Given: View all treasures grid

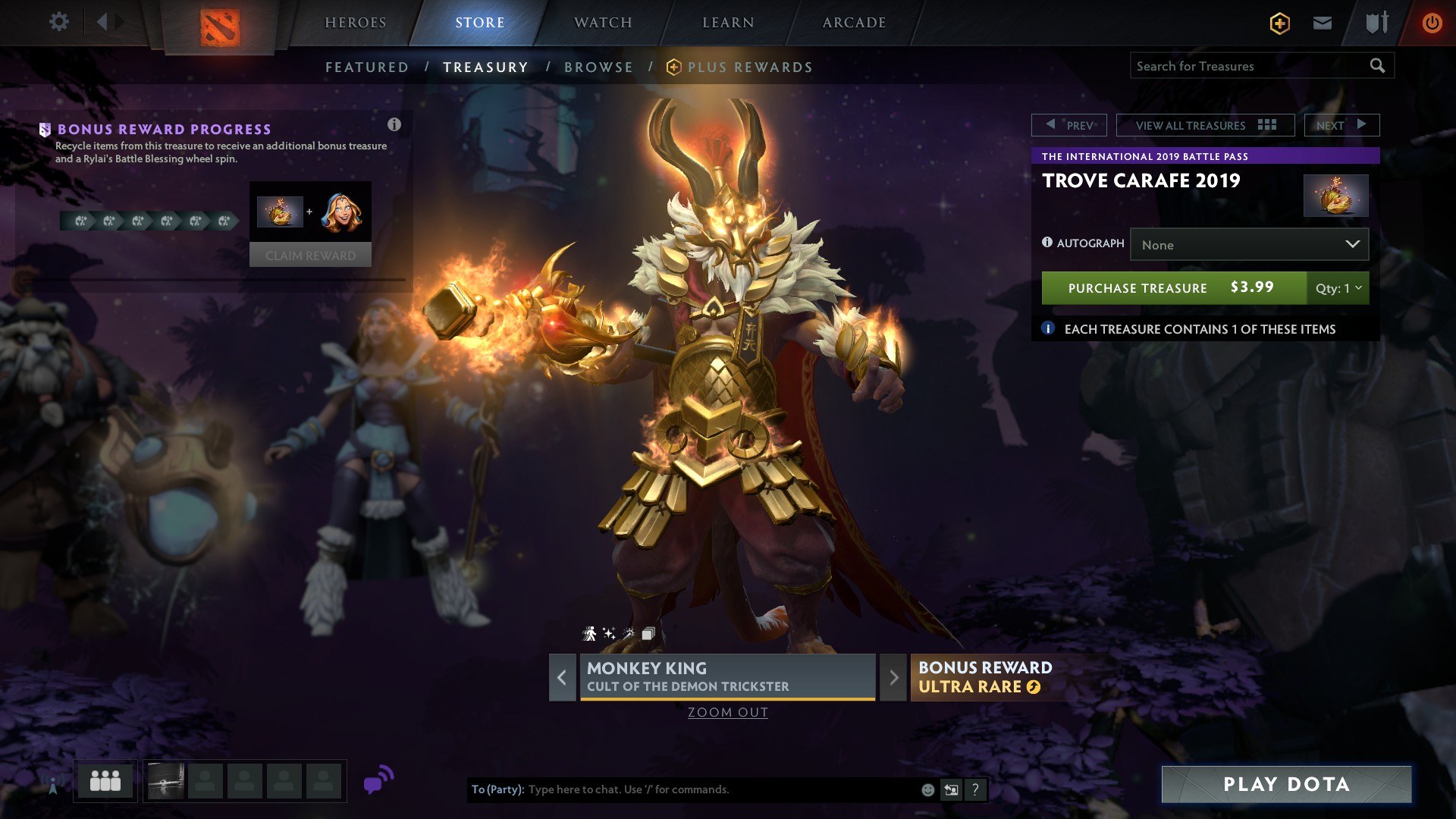Looking at the screenshot, I should click(1205, 125).
